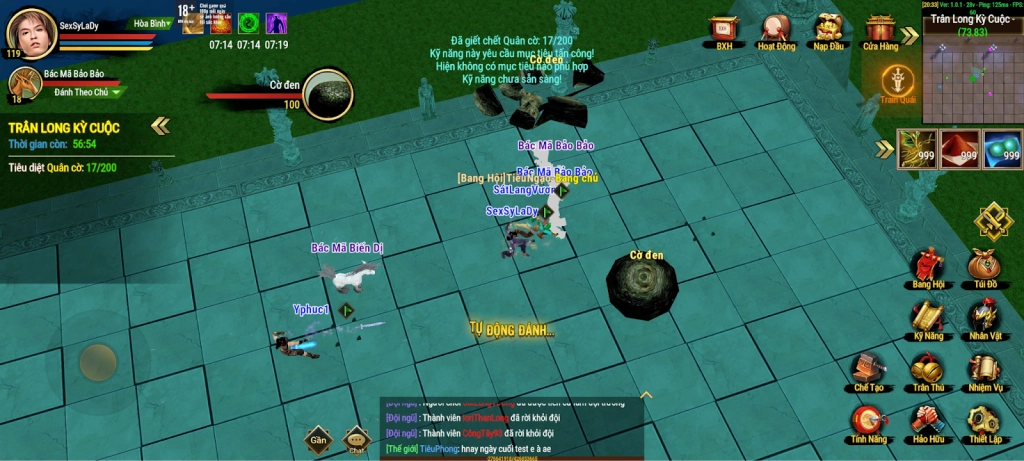
Task: Open the Trân Thú pet menu
Action: [927, 371]
